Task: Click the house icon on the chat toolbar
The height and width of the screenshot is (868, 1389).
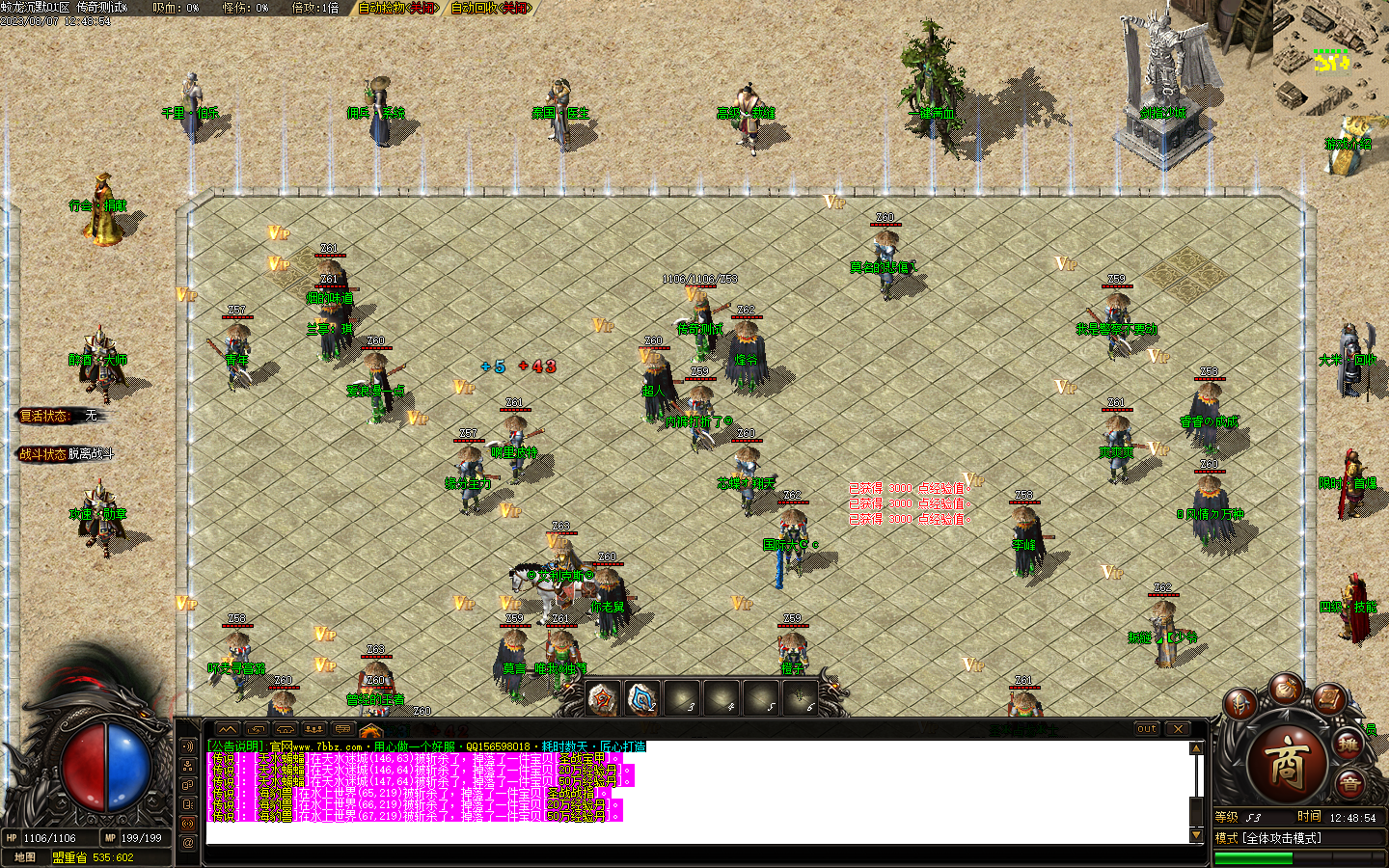Action: tap(286, 729)
